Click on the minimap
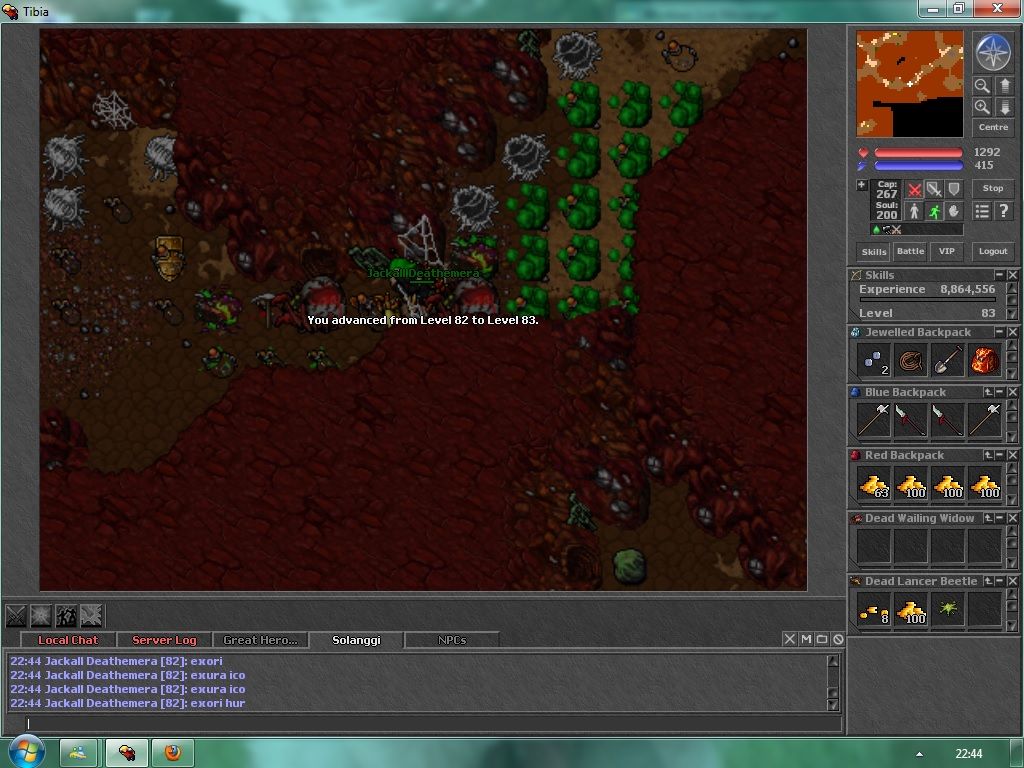This screenshot has width=1024, height=768. pos(908,83)
